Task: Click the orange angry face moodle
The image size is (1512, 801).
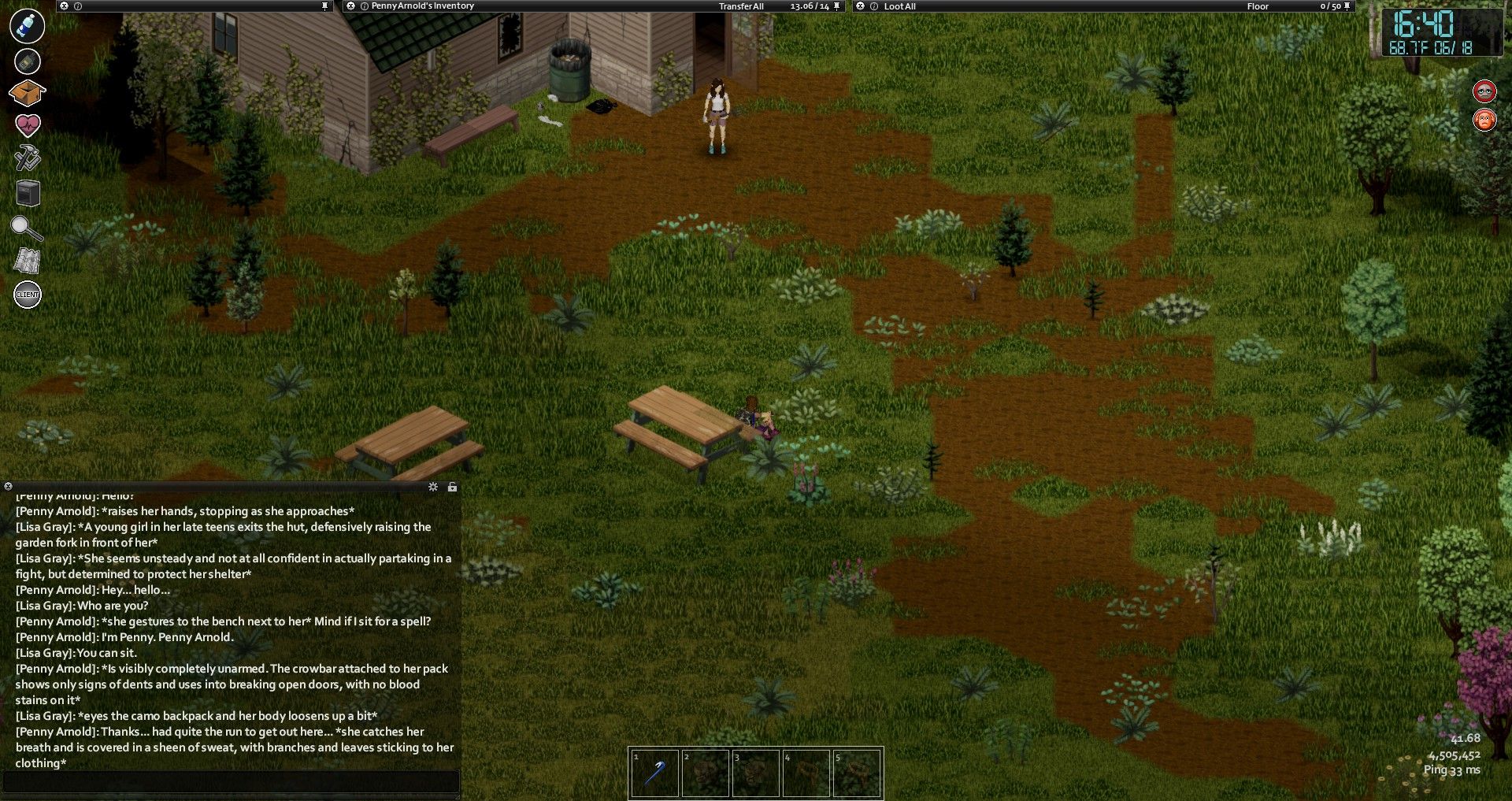Action: (1484, 121)
